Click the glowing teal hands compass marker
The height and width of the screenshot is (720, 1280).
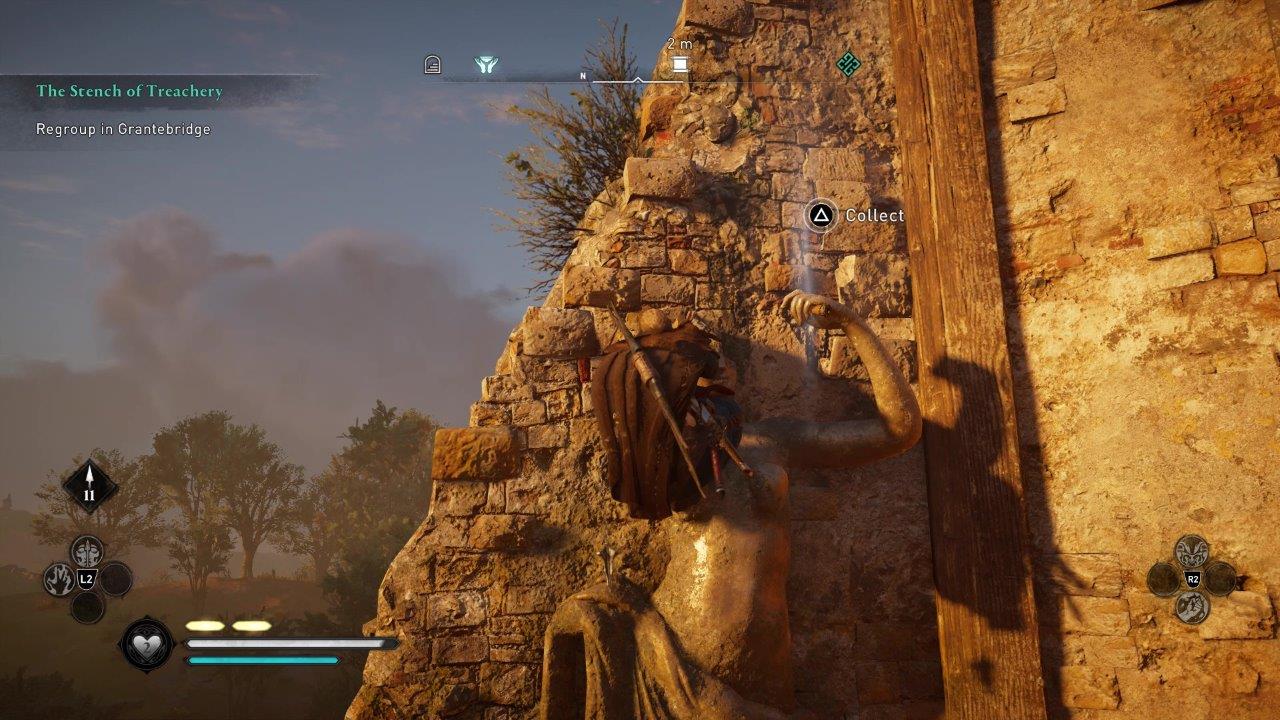tap(486, 65)
